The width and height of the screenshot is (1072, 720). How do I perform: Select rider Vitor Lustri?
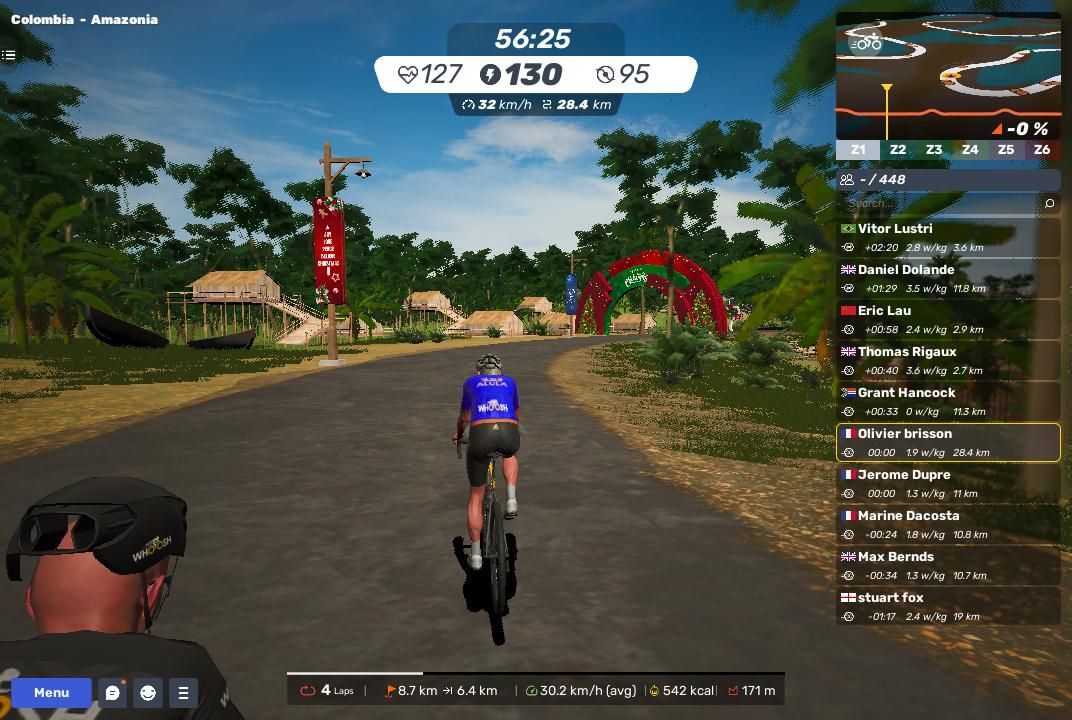click(948, 238)
